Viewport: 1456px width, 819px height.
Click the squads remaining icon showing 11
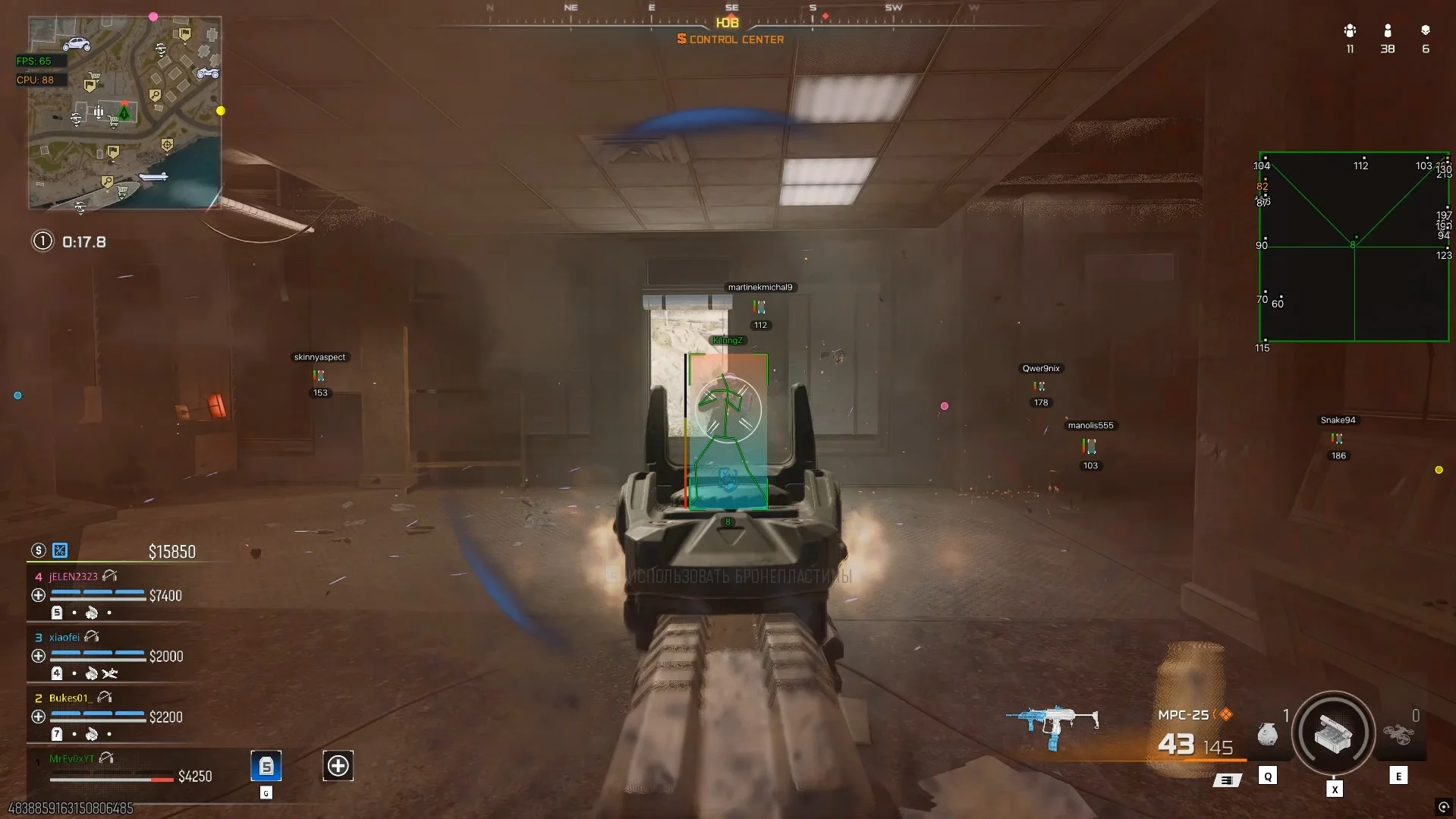click(x=1351, y=32)
